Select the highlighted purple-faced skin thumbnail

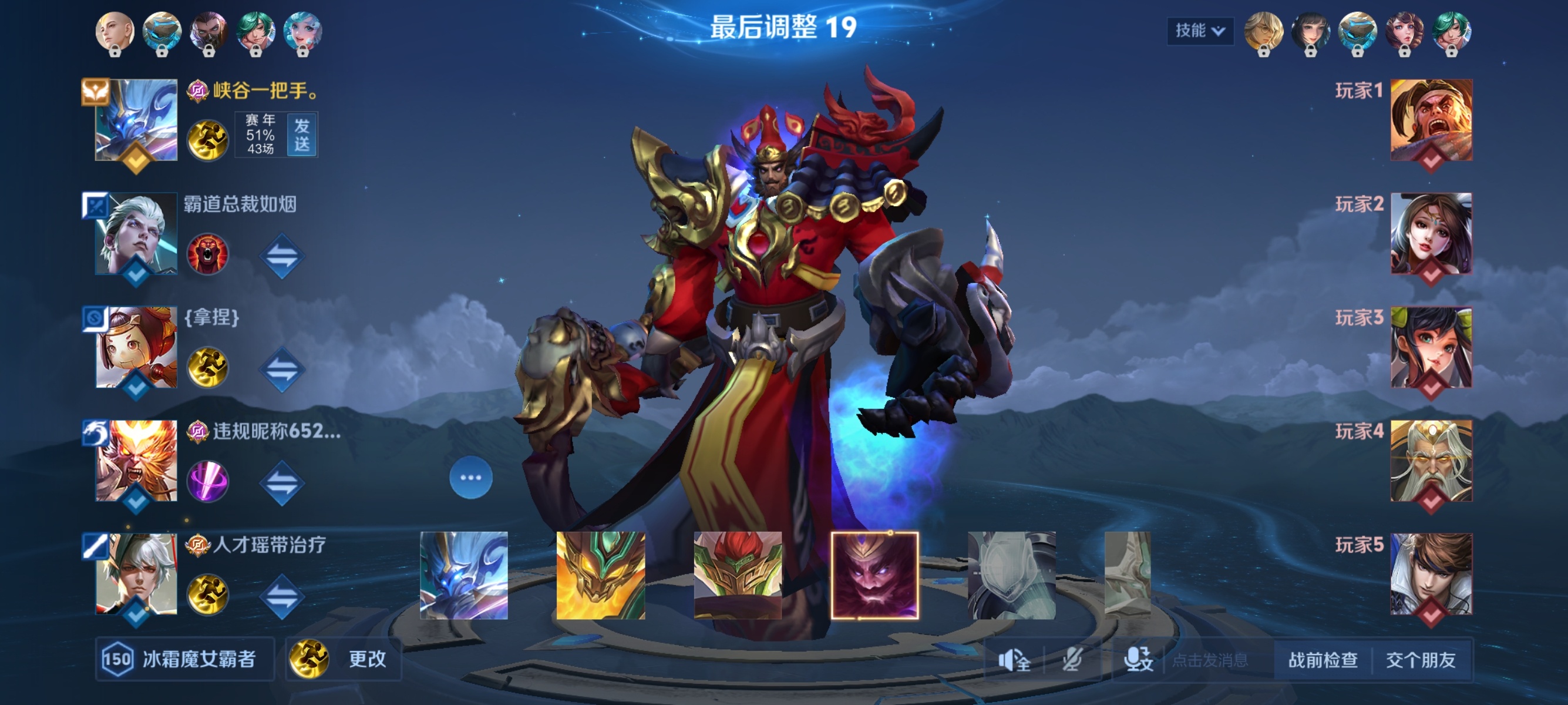pyautogui.click(x=874, y=575)
